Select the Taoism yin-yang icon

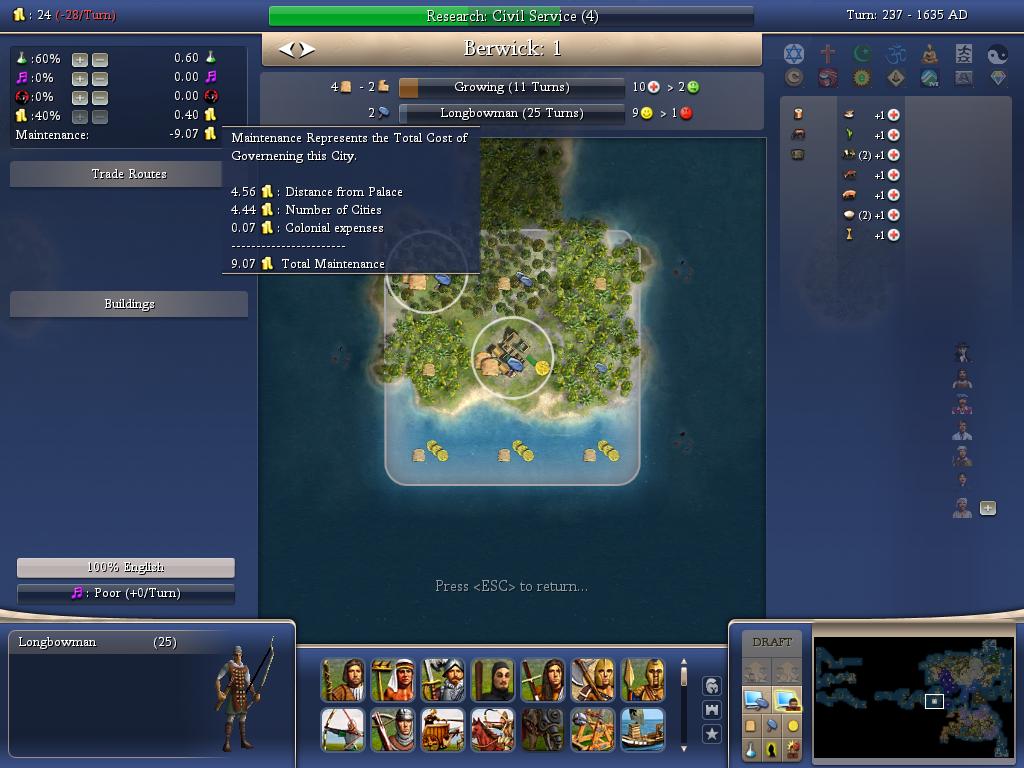coord(998,54)
